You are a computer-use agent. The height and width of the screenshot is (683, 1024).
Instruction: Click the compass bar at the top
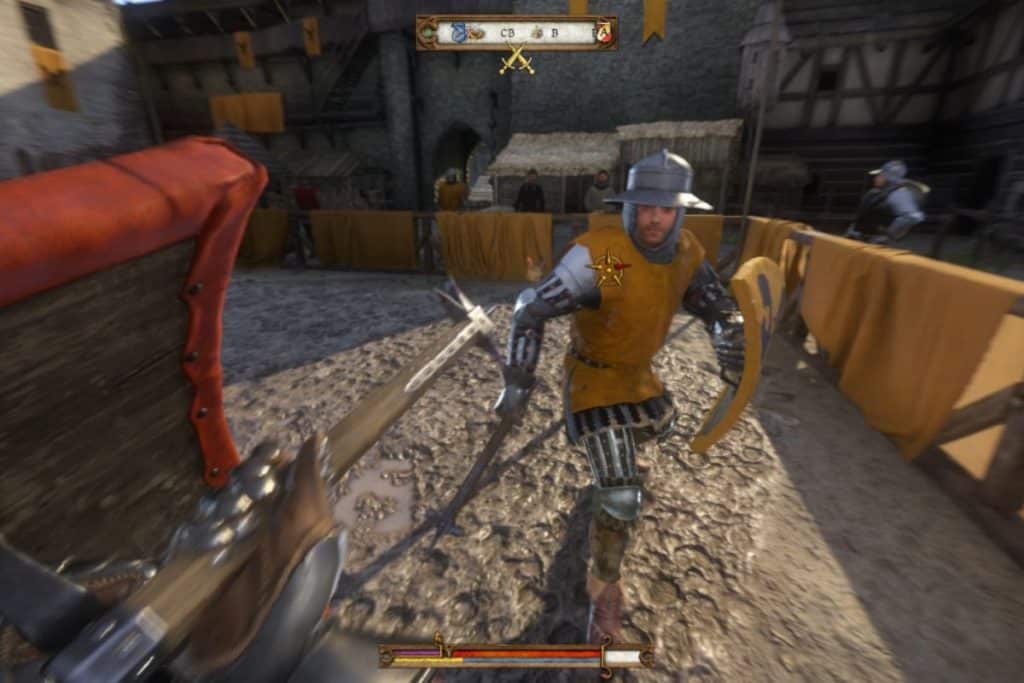[517, 33]
